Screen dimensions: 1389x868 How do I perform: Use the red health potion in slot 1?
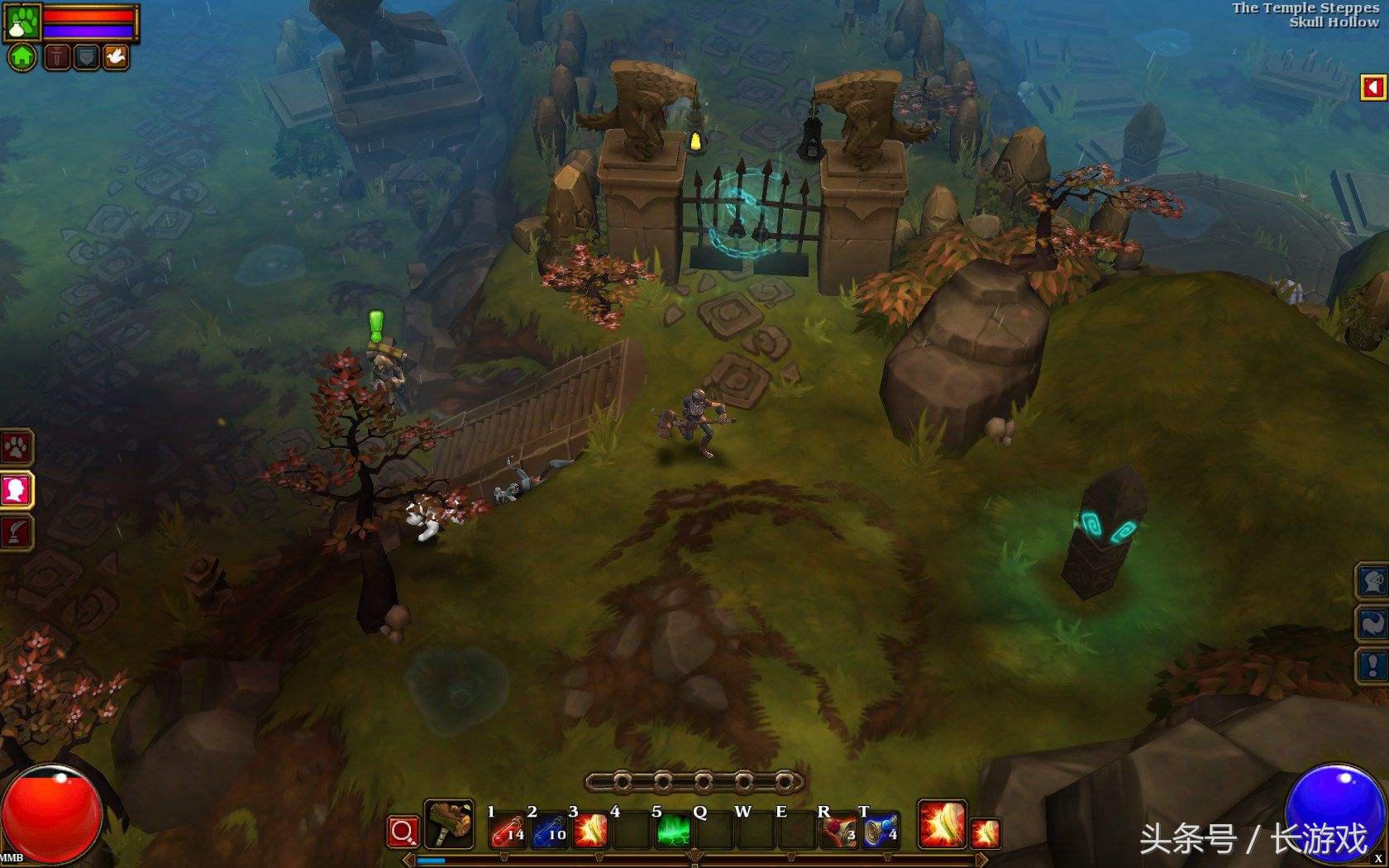coord(508,830)
